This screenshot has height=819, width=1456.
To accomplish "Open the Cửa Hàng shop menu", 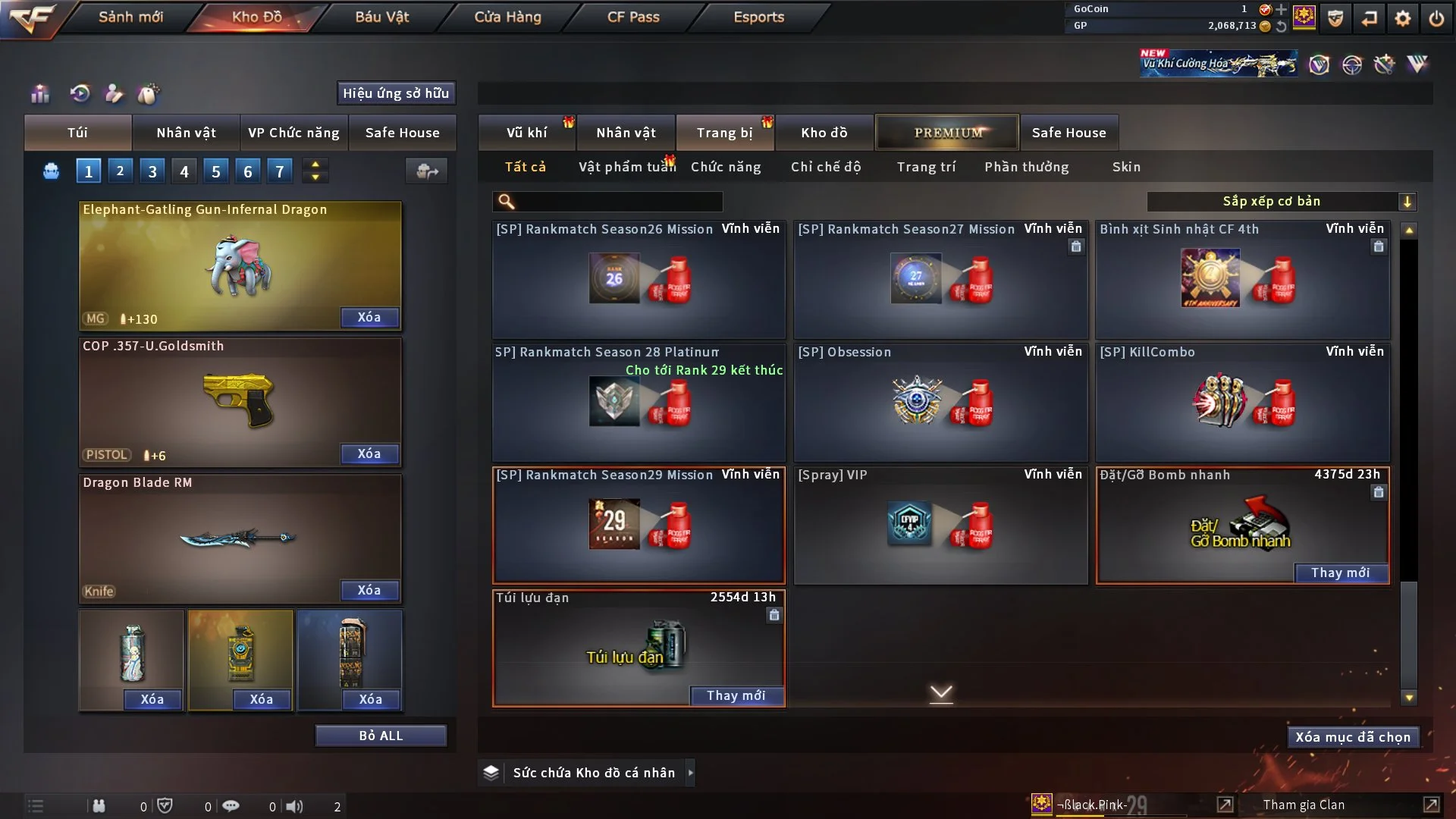I will point(507,17).
